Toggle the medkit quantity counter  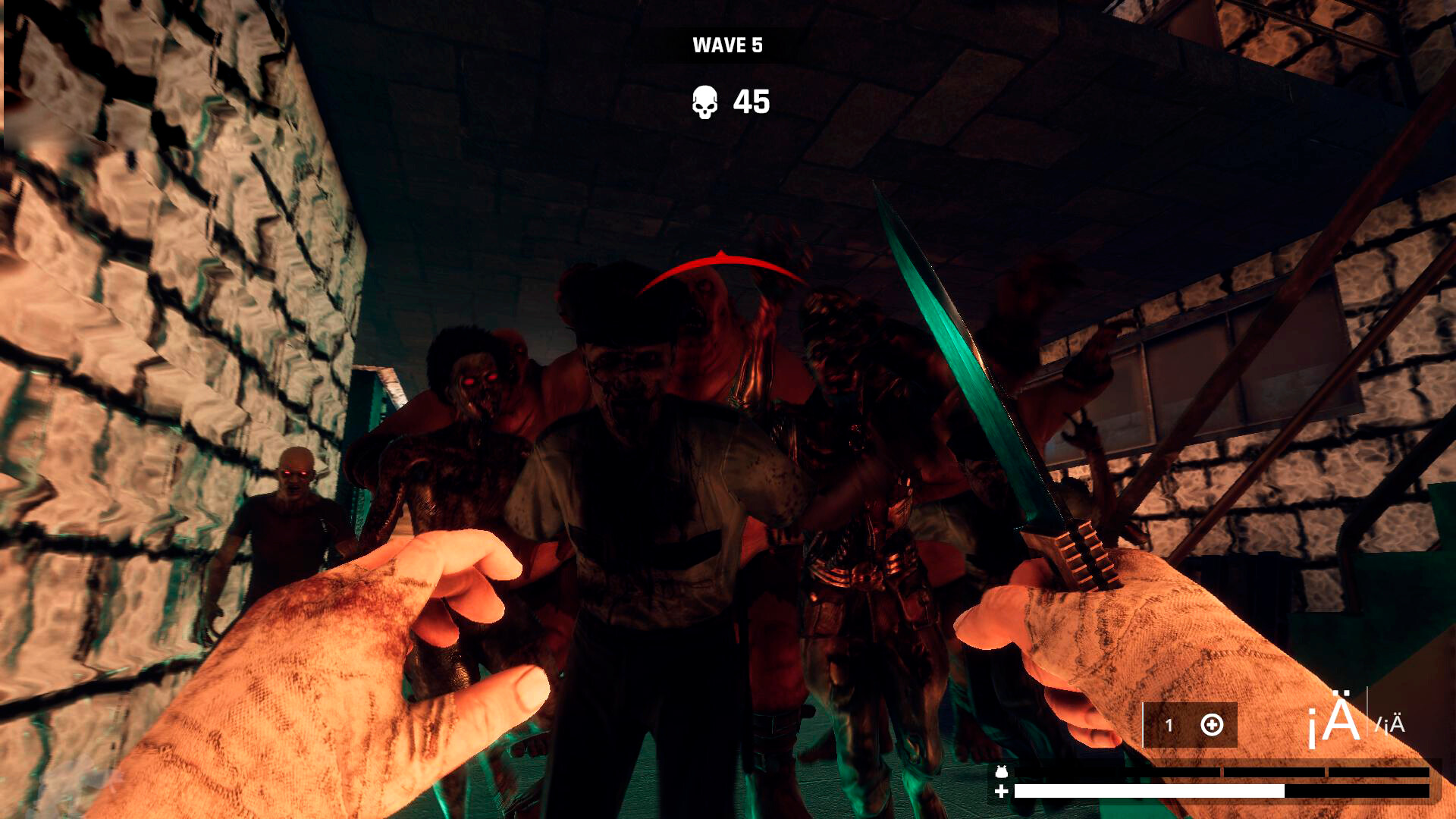coord(1168,726)
